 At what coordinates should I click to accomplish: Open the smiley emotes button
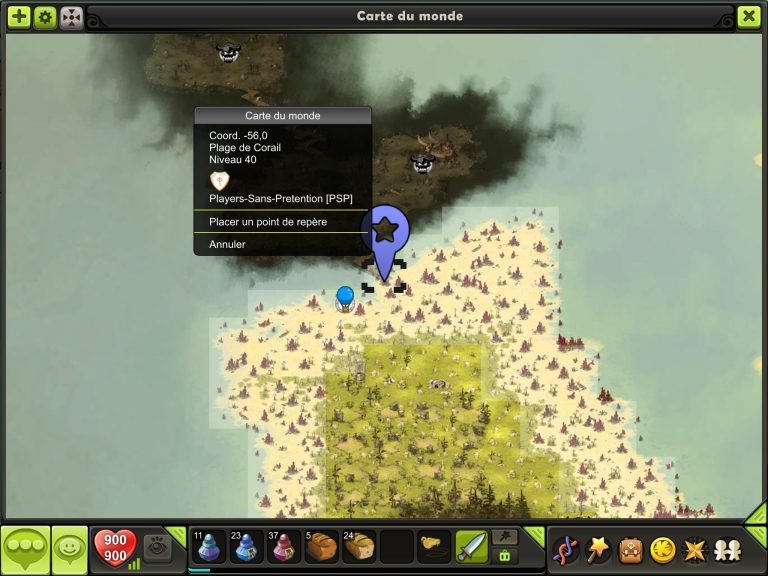pyautogui.click(x=69, y=548)
